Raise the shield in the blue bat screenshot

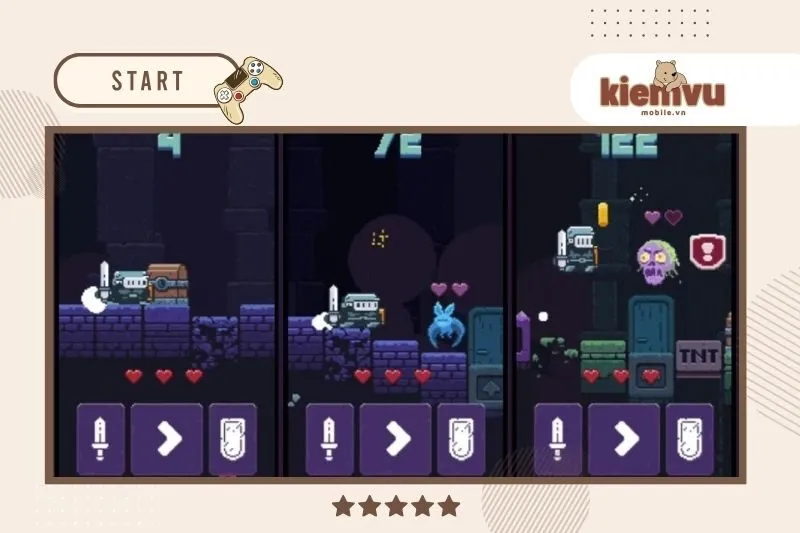(461, 439)
